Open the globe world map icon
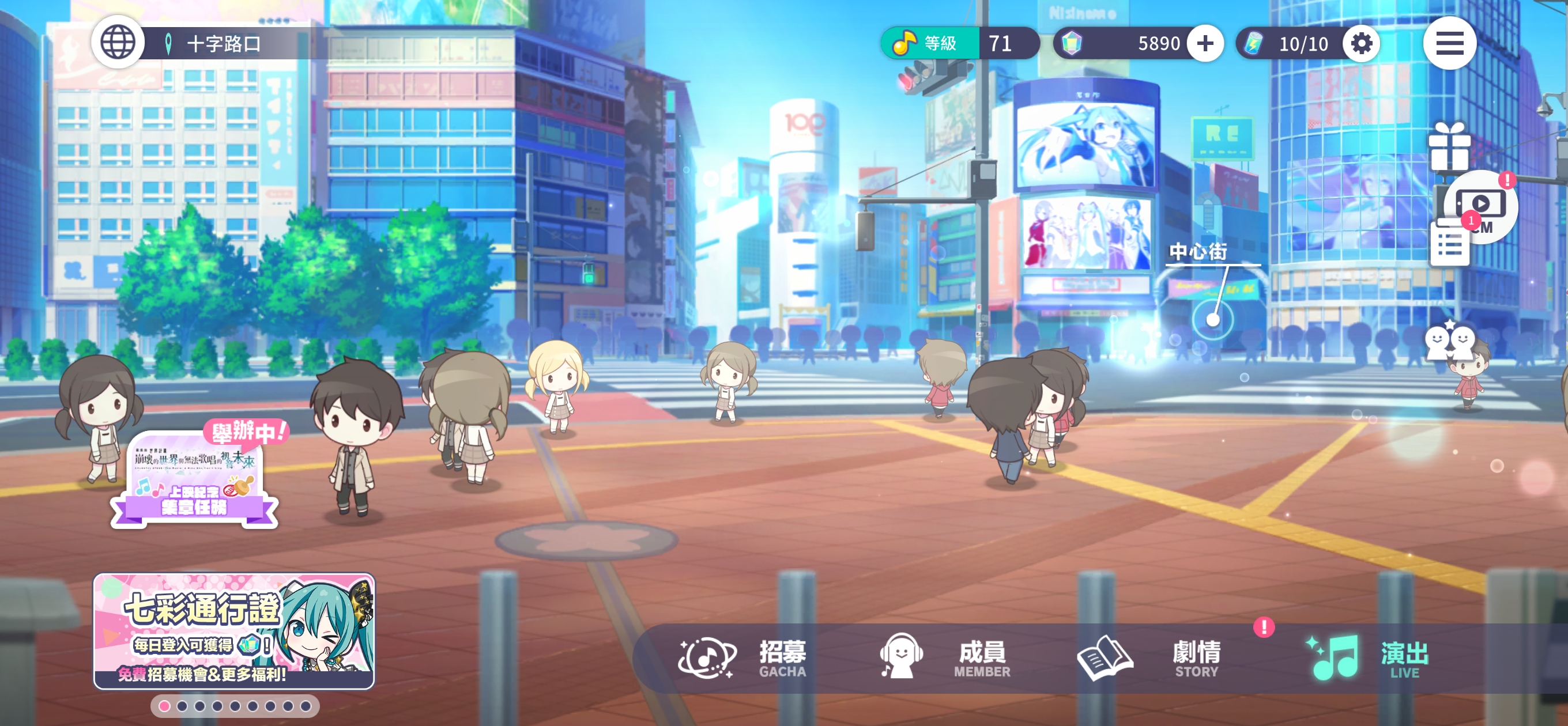Image resolution: width=1568 pixels, height=726 pixels. point(118,43)
